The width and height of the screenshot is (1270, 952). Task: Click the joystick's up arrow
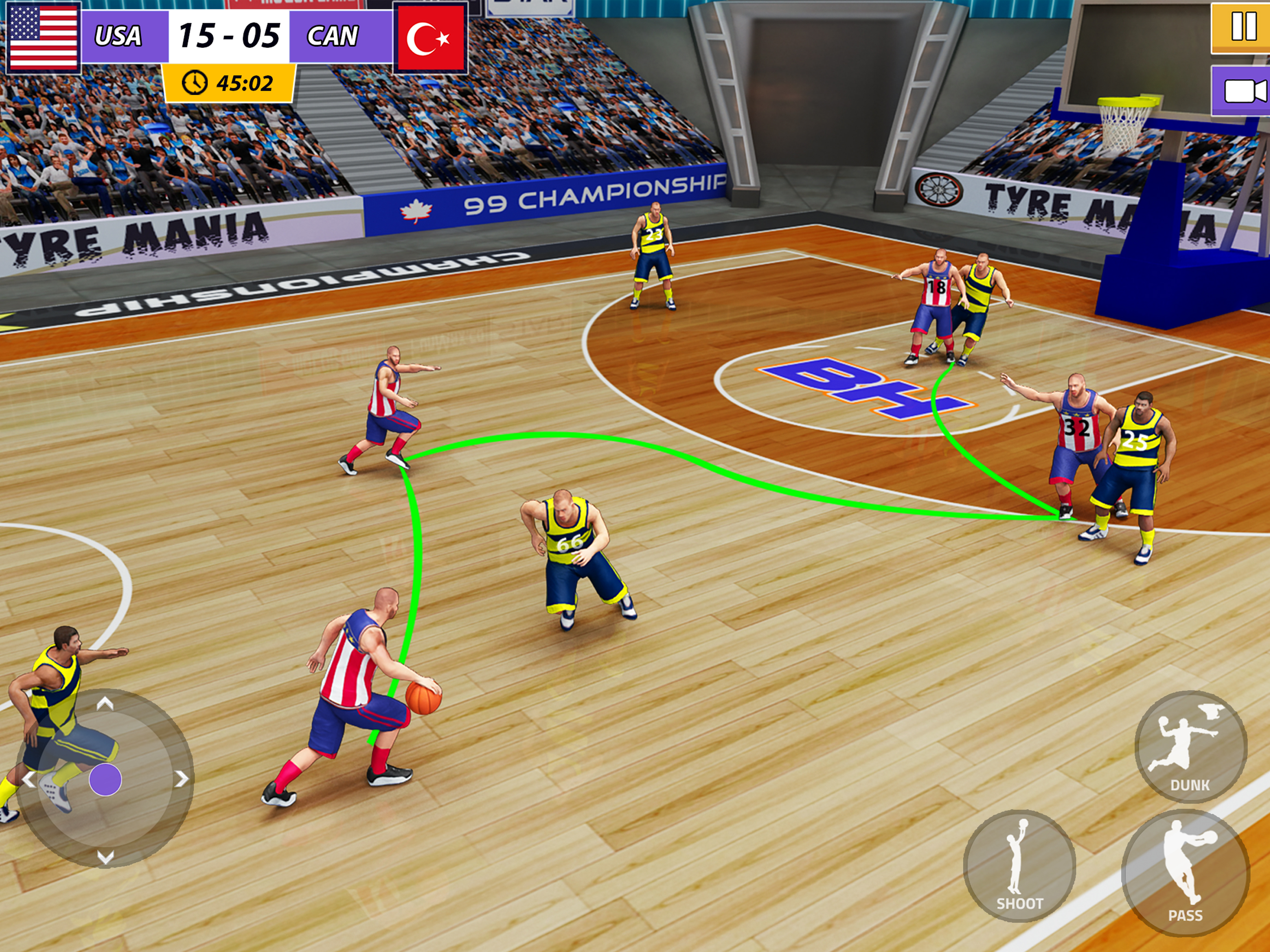[105, 703]
